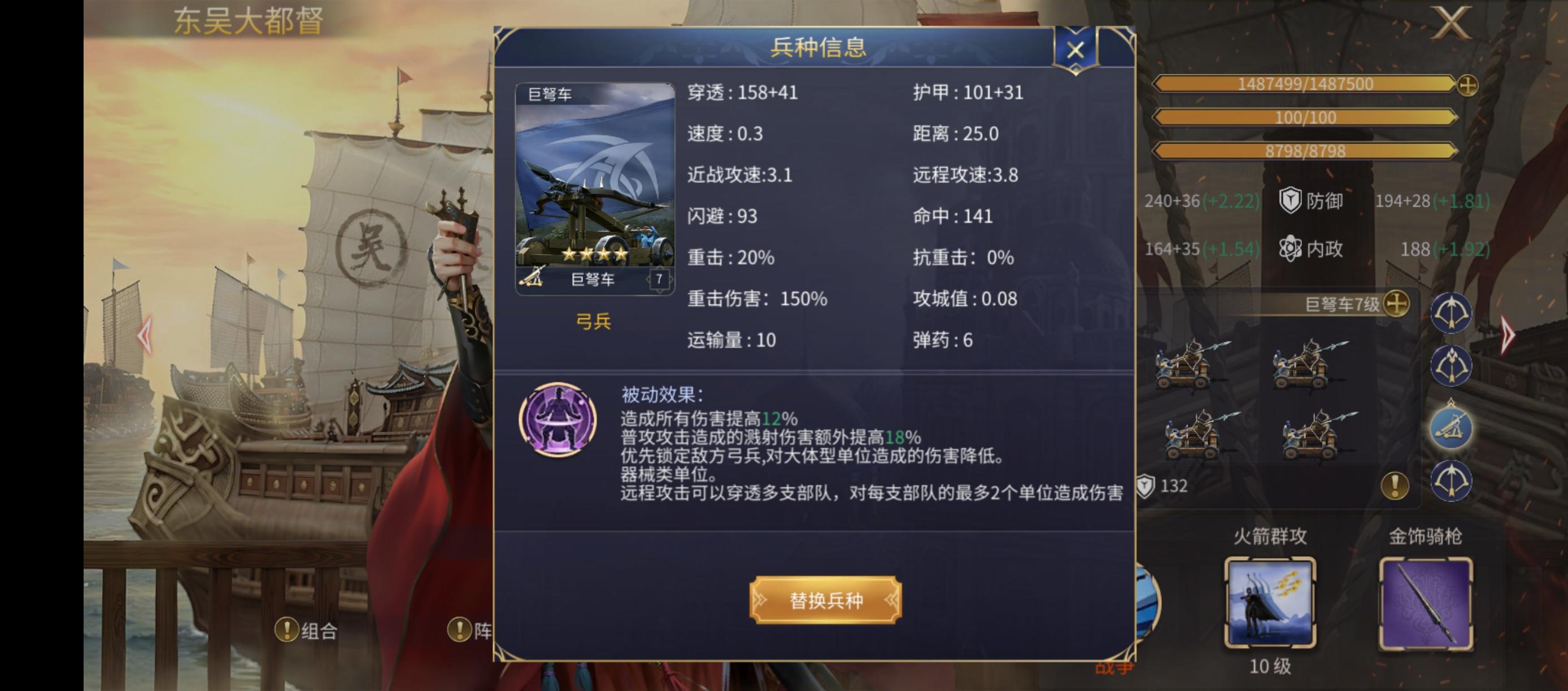Click the crossbow icon beside 巨弩车 name

click(x=531, y=280)
